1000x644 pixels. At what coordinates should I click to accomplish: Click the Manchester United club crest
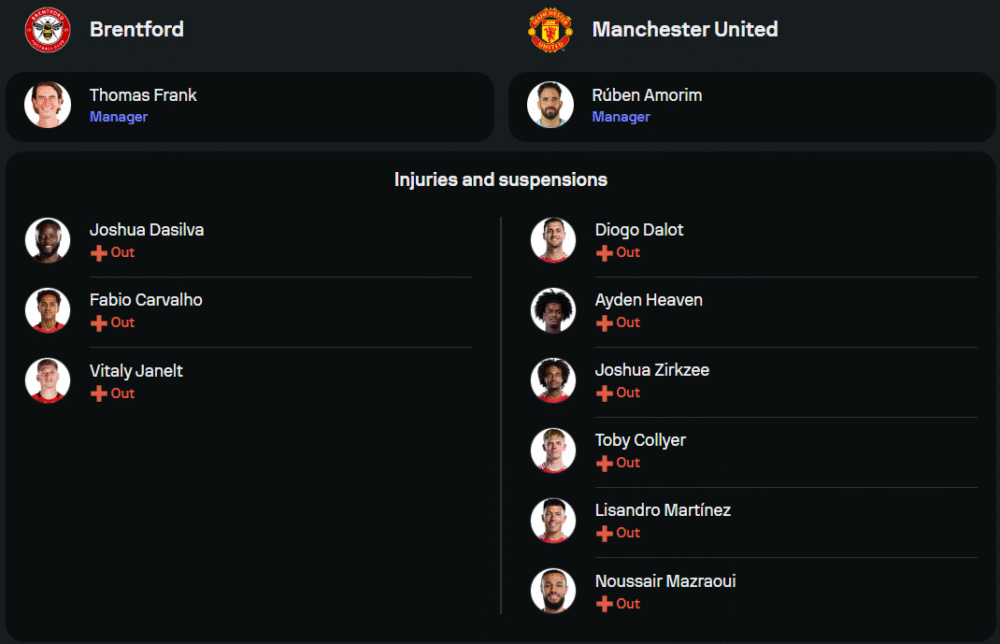coord(550,30)
